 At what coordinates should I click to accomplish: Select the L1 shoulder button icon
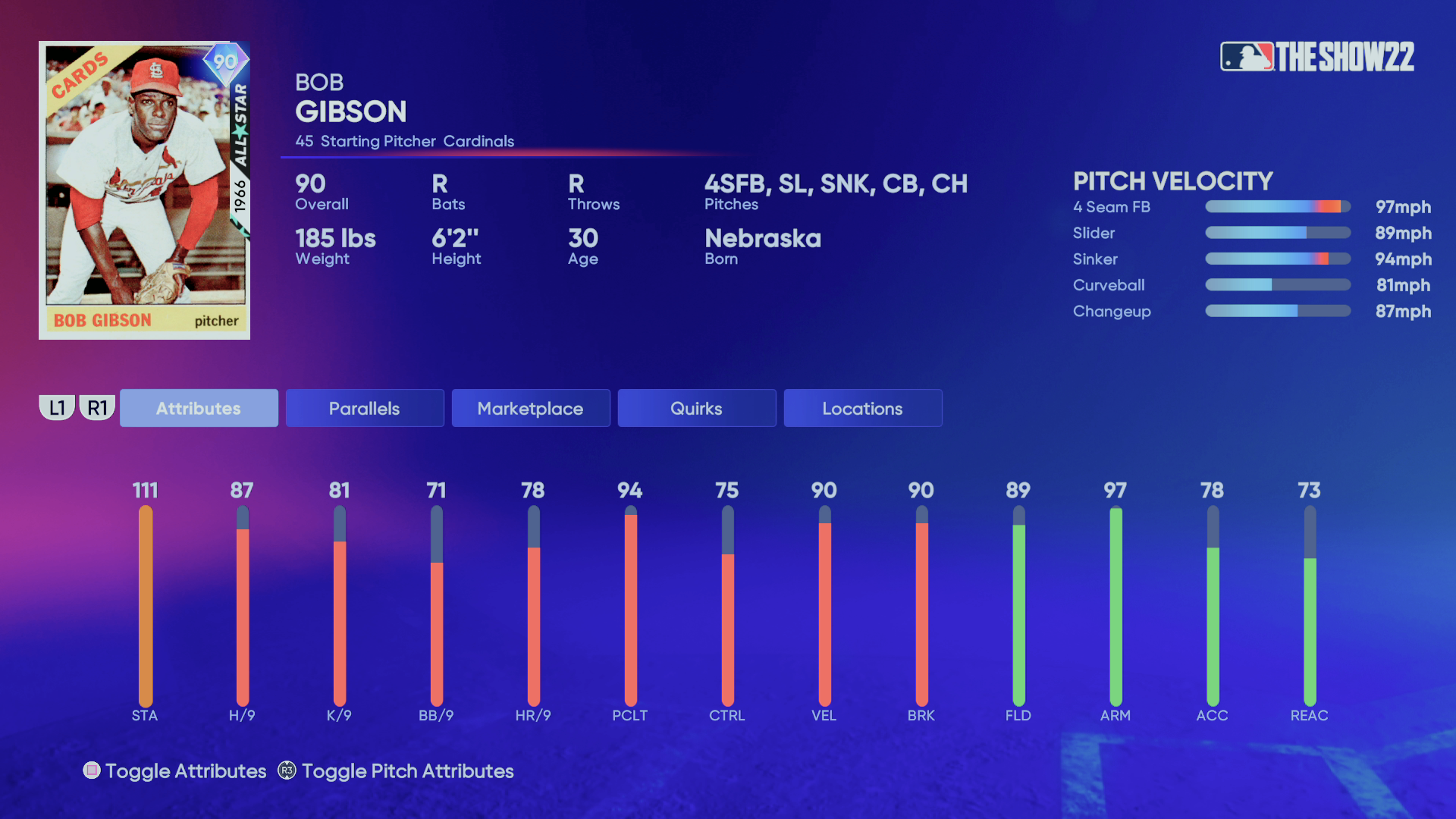point(57,407)
